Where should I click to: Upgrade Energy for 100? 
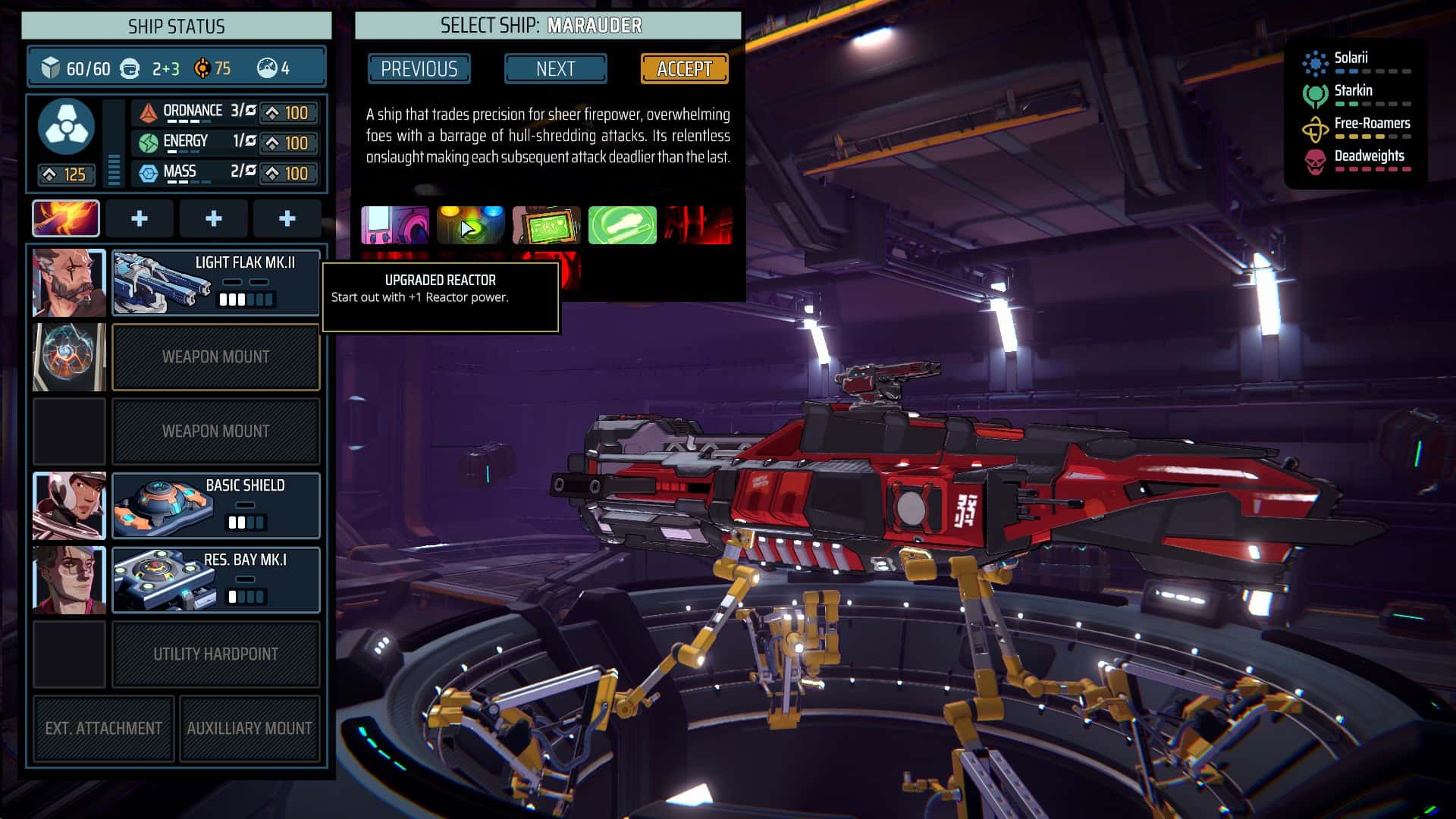[288, 143]
